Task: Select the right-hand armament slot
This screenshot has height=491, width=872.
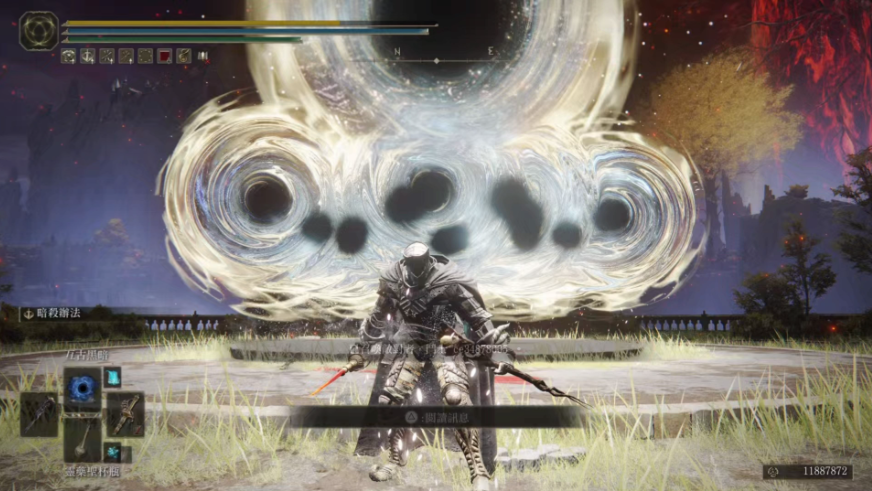Action: [x=125, y=412]
